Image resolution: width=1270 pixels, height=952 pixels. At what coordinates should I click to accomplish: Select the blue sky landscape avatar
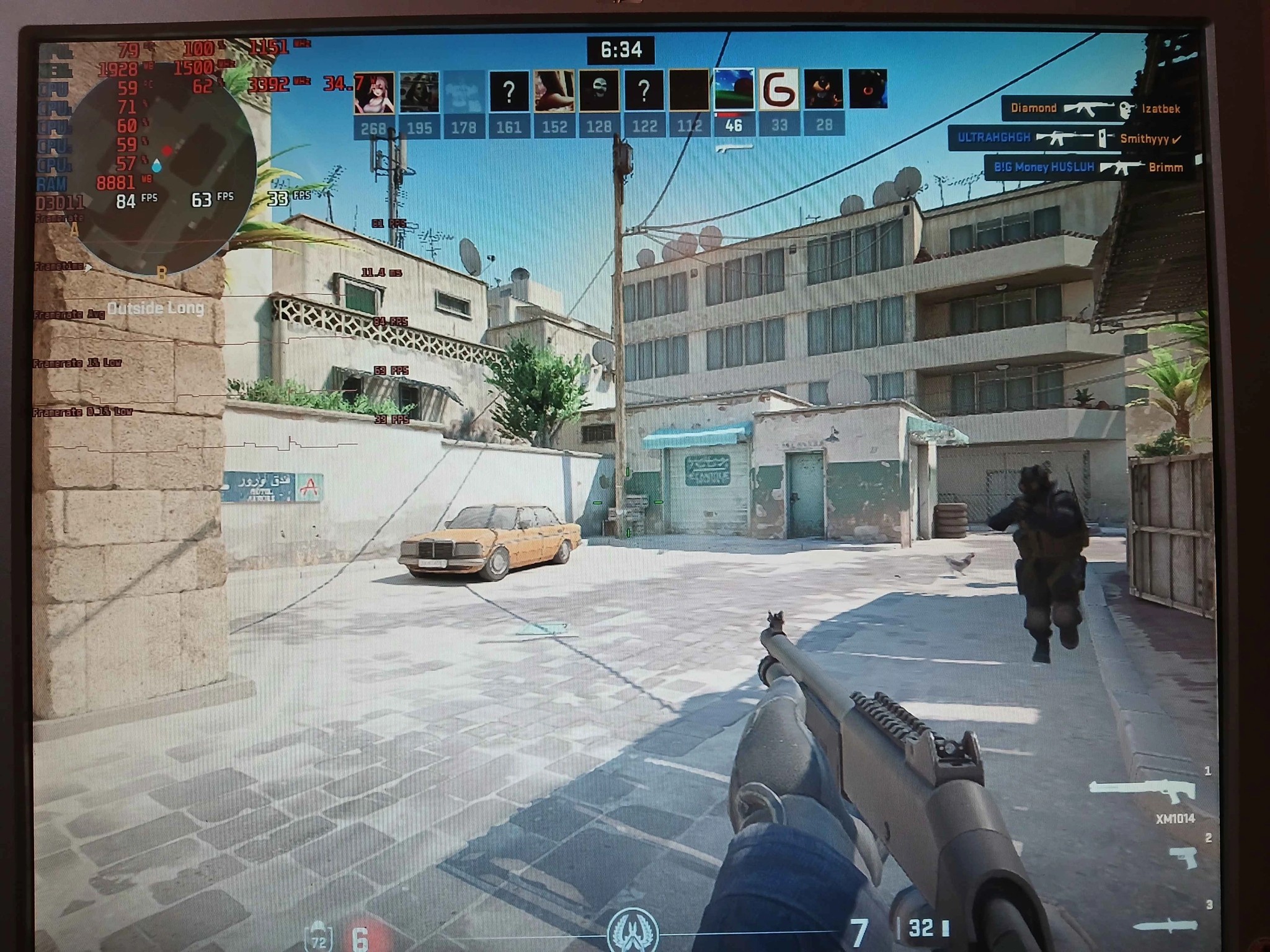point(734,91)
